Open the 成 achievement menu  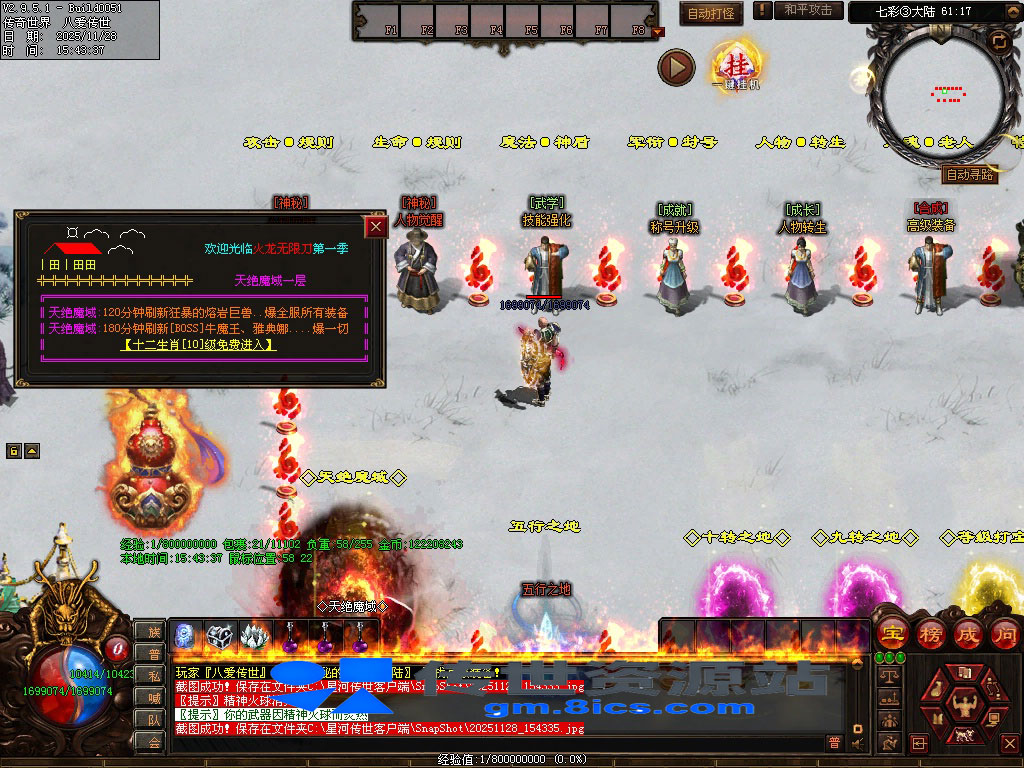point(968,633)
